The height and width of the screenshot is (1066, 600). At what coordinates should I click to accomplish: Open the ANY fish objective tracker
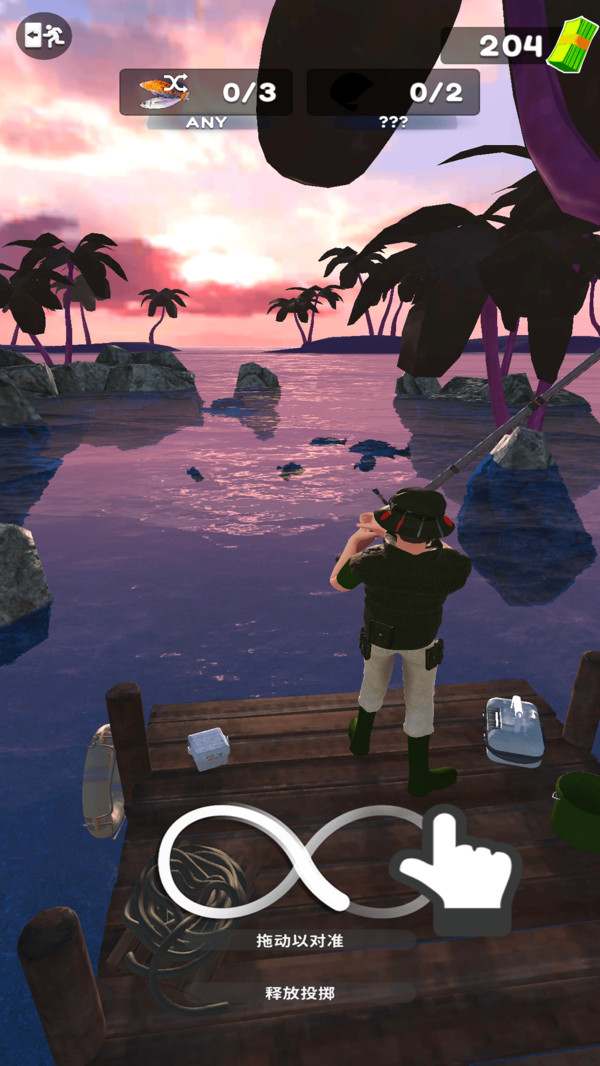[x=206, y=92]
